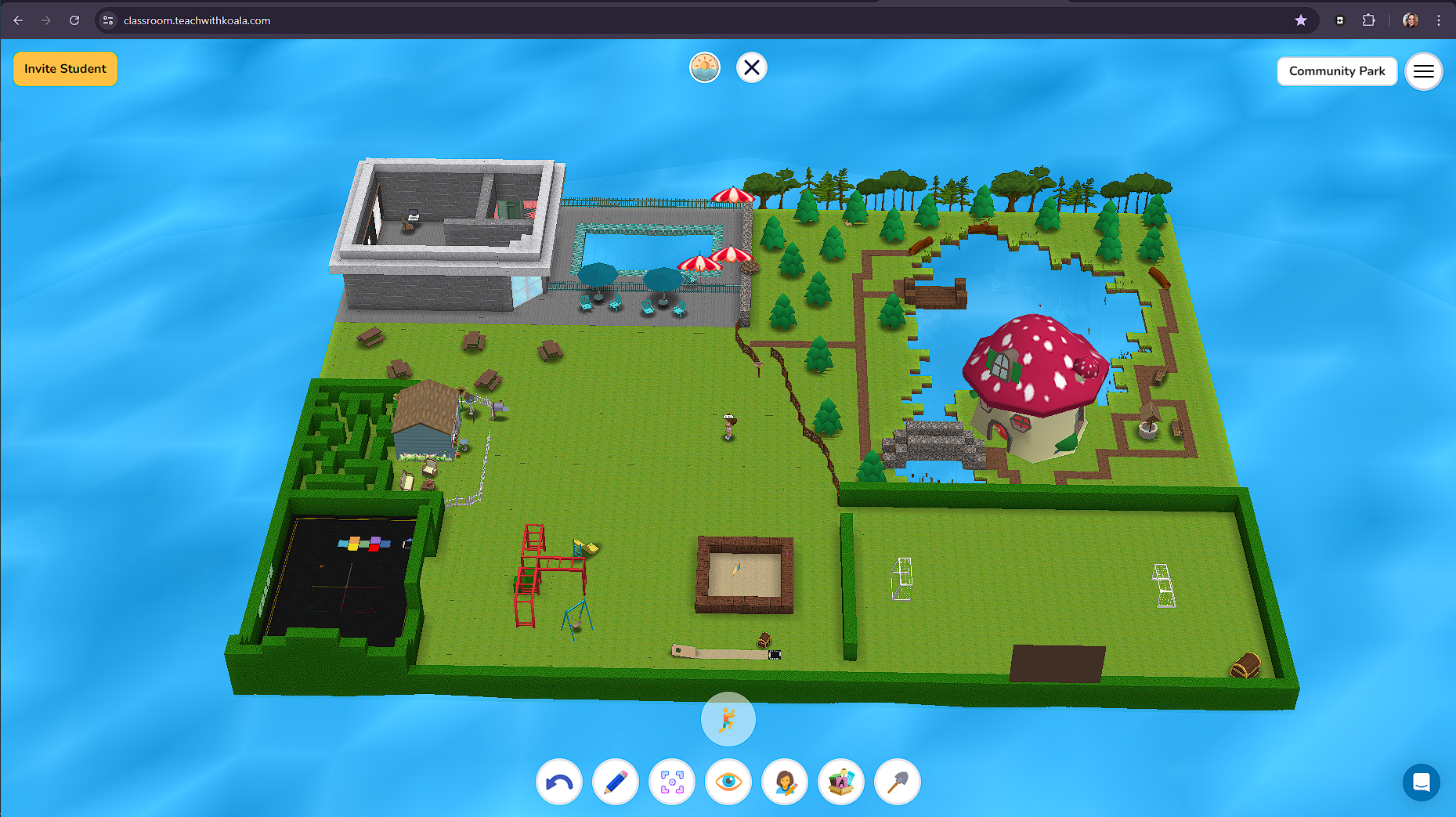Open the expand/fit view tool
Viewport: 1456px width, 817px height.
pos(671,782)
